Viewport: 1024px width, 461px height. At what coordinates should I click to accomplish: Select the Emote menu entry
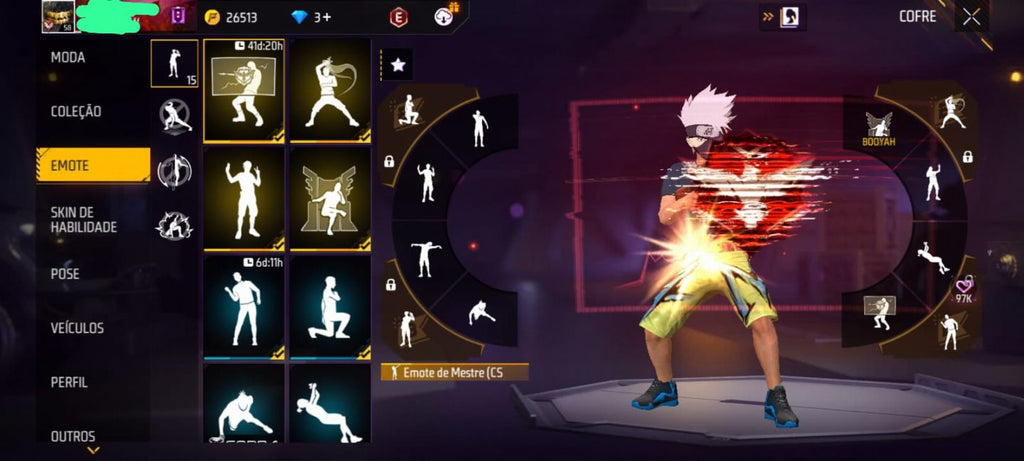(70, 166)
